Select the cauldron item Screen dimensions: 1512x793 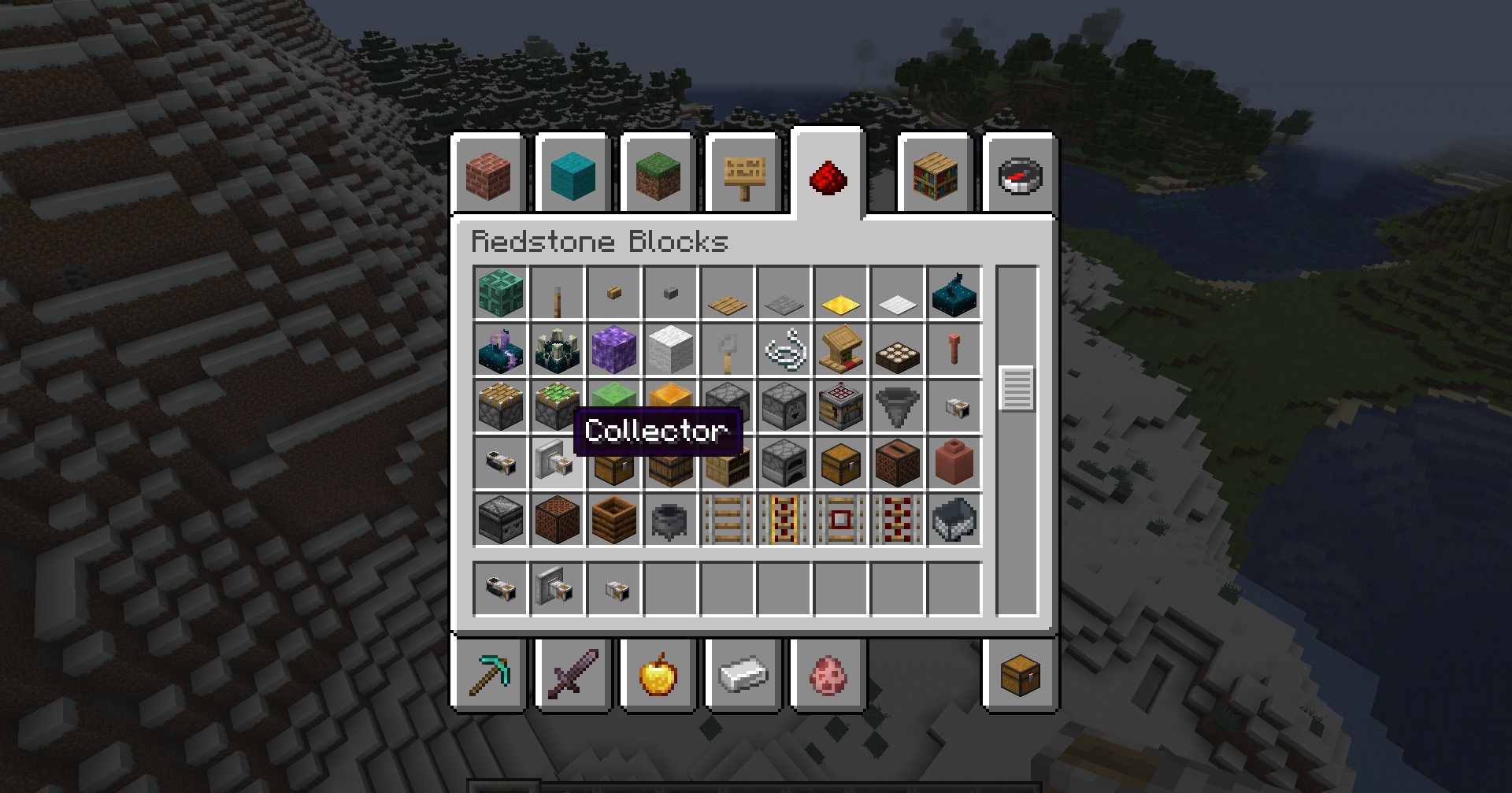(671, 520)
